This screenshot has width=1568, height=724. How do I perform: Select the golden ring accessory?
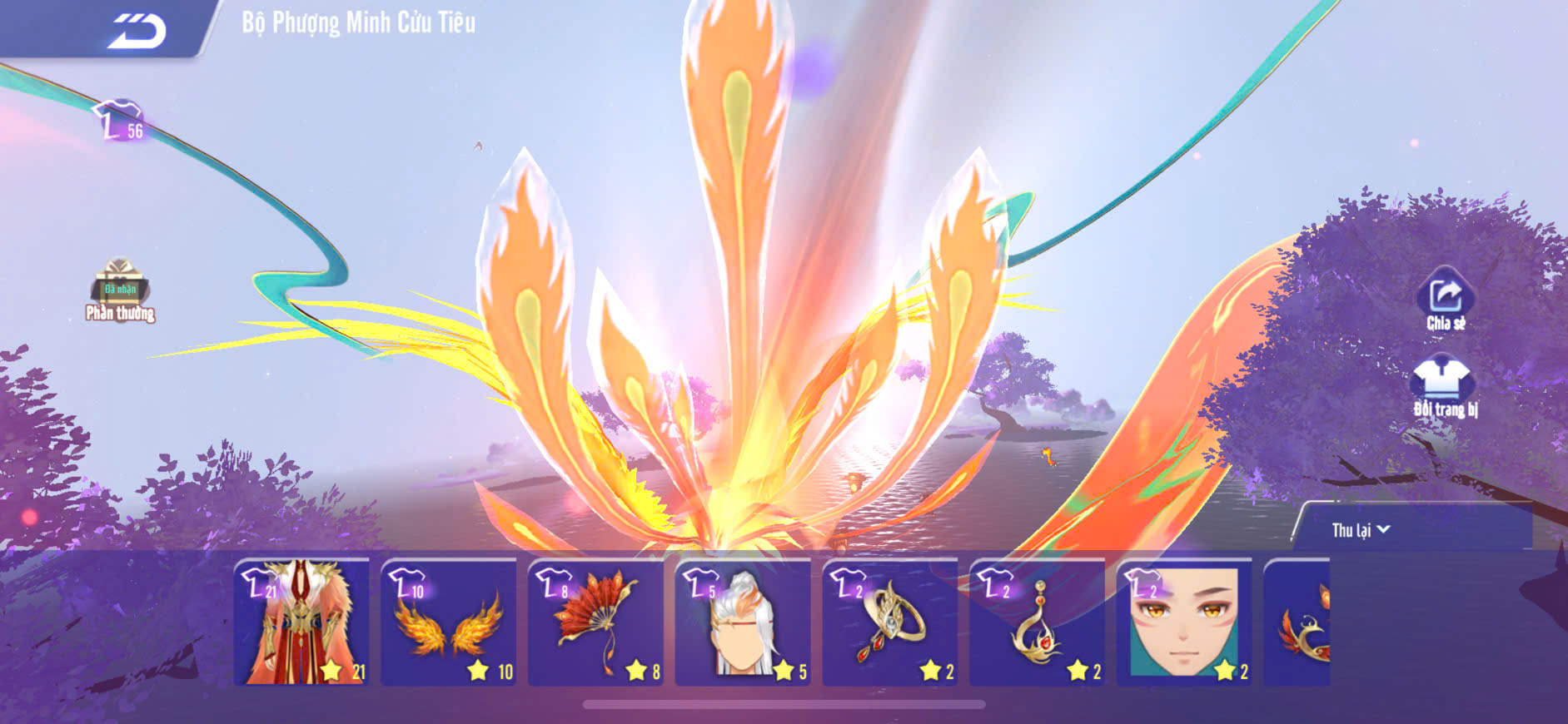pyautogui.click(x=890, y=622)
